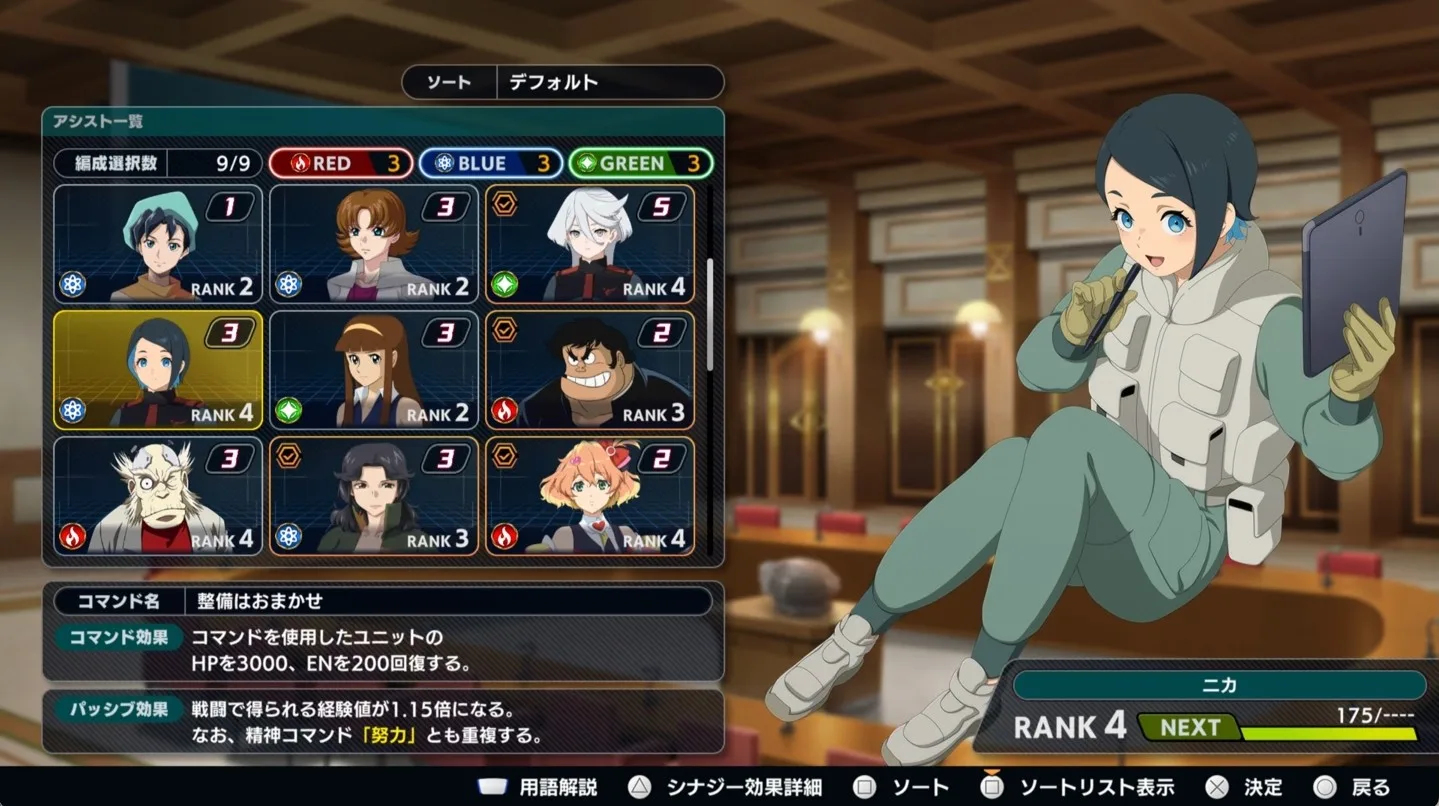The width and height of the screenshot is (1439, 806).
Task: Open the sort dropdown showing デフォルト
Action: [x=609, y=82]
